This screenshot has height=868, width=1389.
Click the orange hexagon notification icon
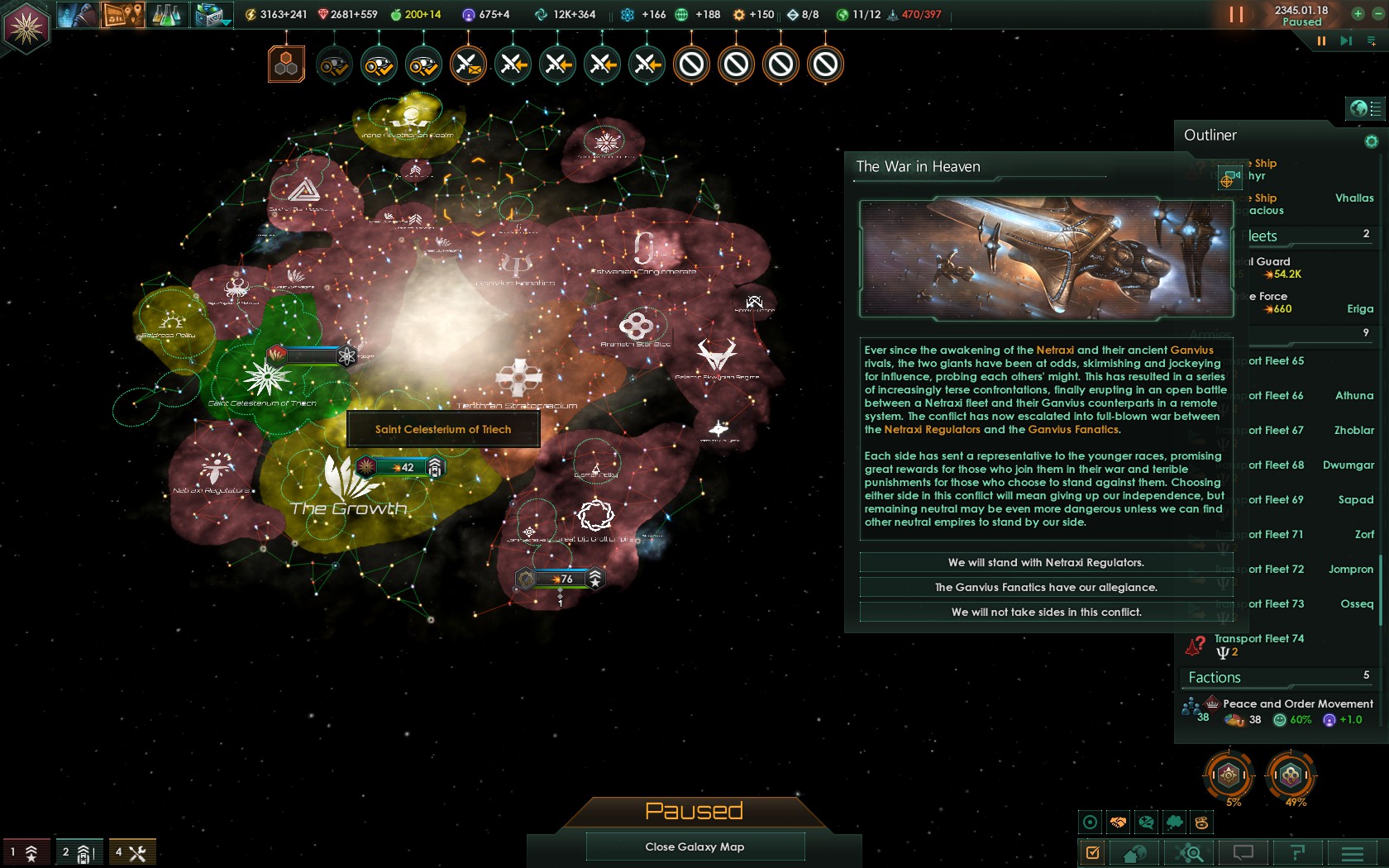[286, 64]
